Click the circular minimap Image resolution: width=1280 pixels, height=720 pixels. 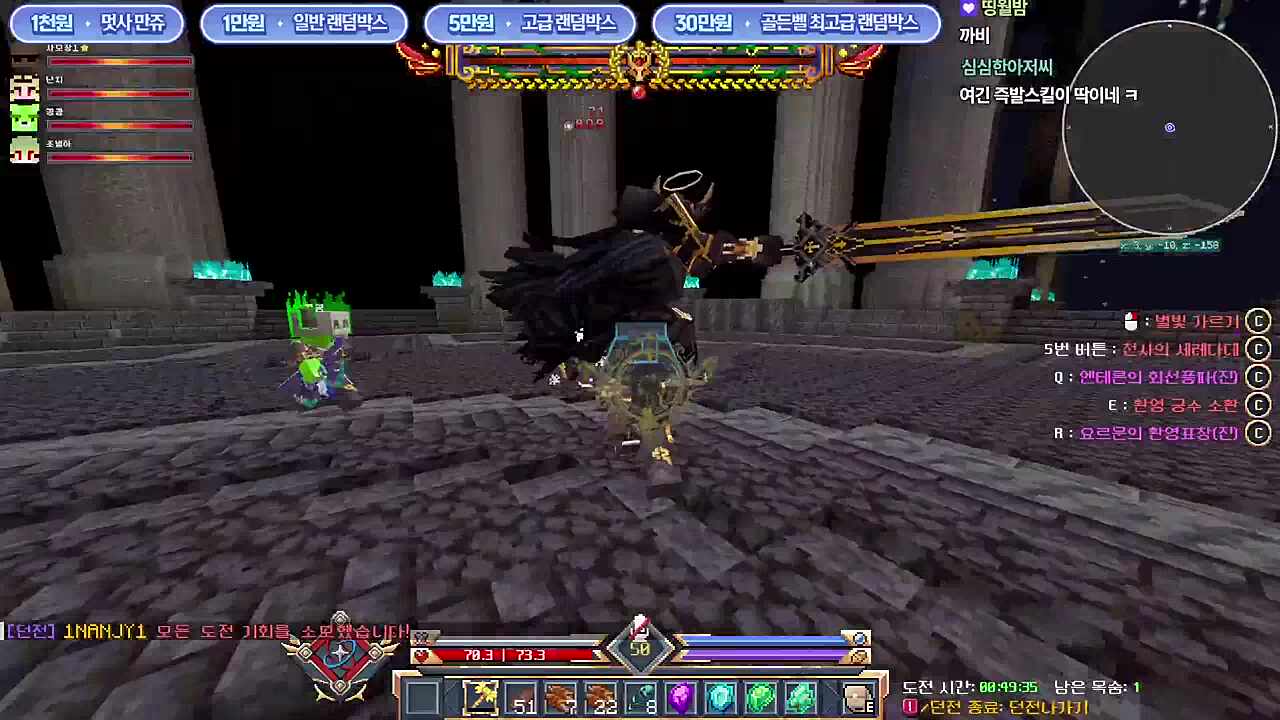(1169, 128)
